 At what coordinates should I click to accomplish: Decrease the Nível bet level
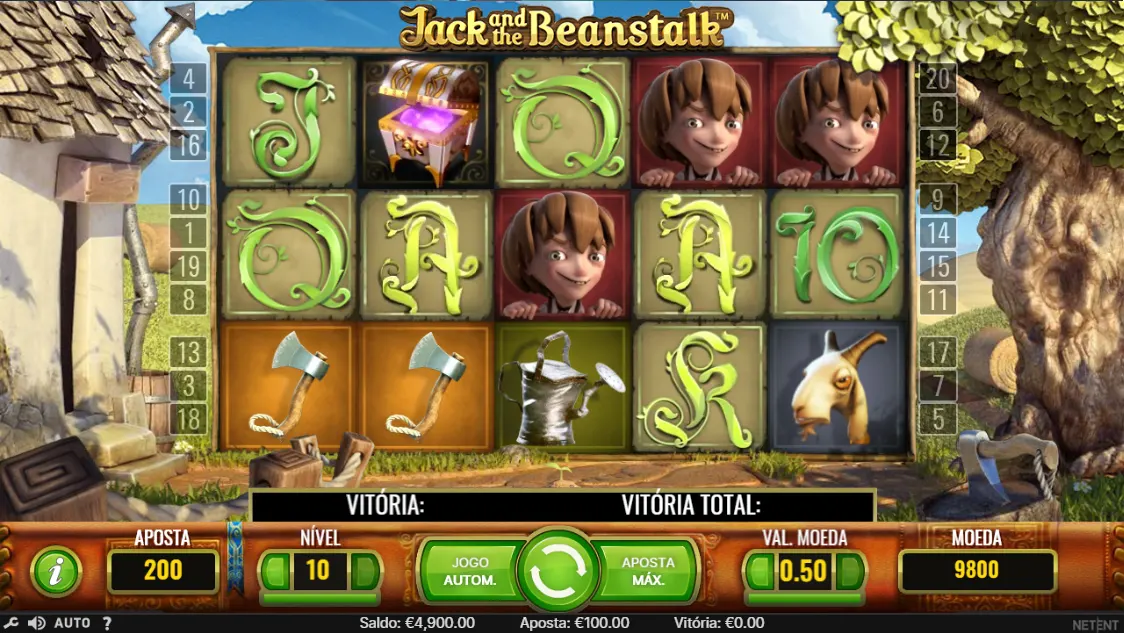coord(275,572)
